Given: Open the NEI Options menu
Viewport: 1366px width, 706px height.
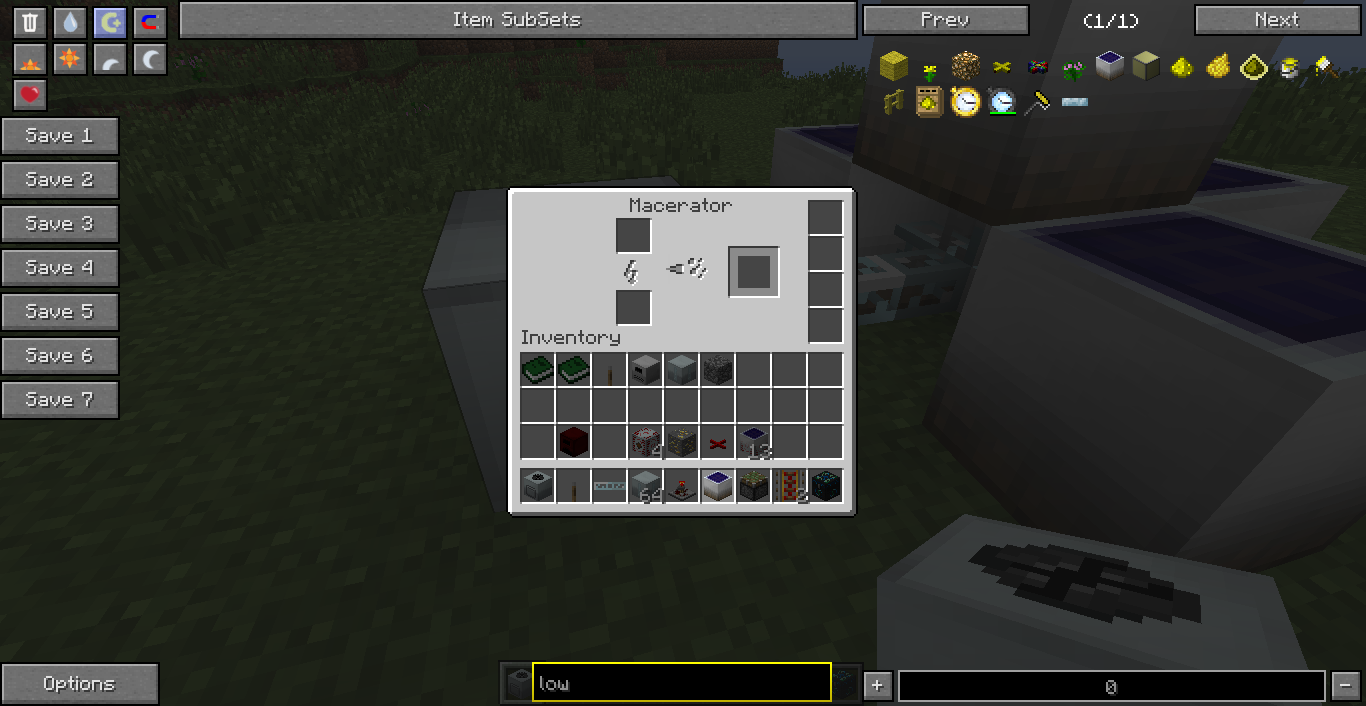Looking at the screenshot, I should (x=79, y=684).
